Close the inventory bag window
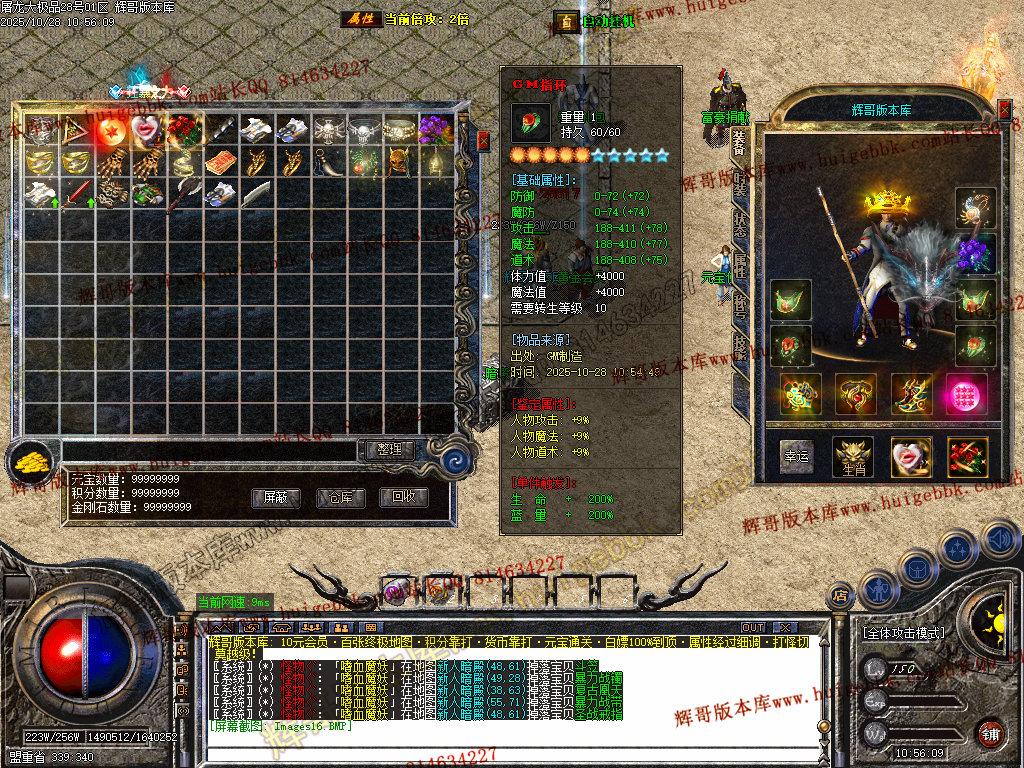The image size is (1024, 768). (483, 141)
